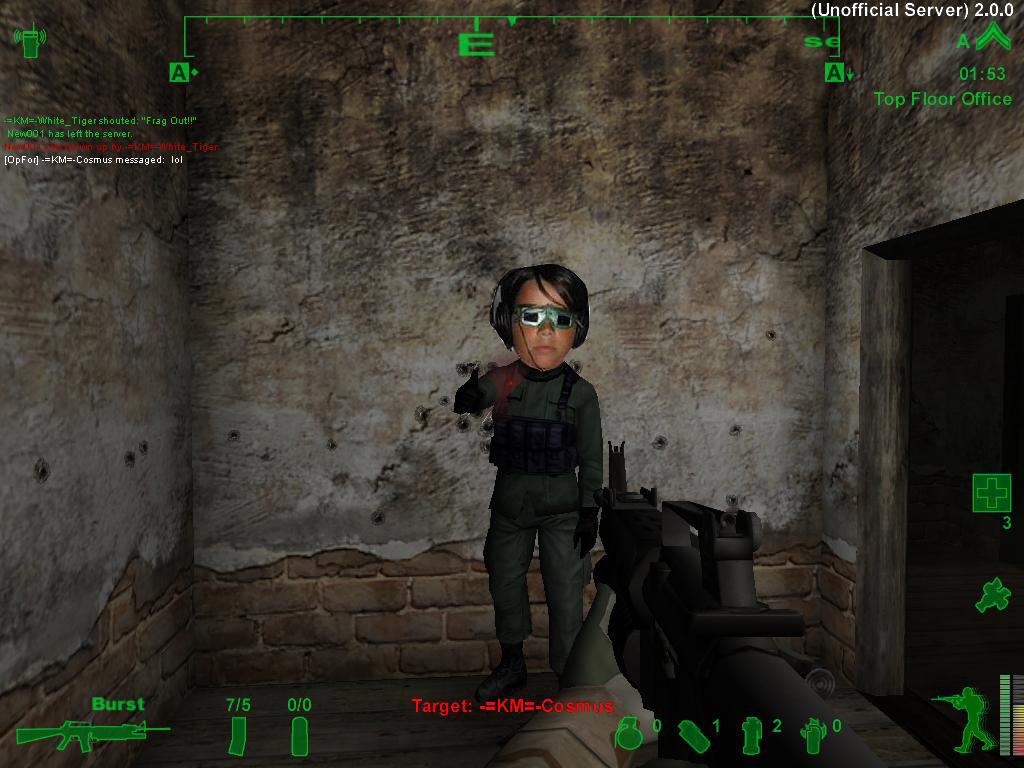Choose the round frag grenade icon
The image size is (1024, 768).
click(628, 735)
